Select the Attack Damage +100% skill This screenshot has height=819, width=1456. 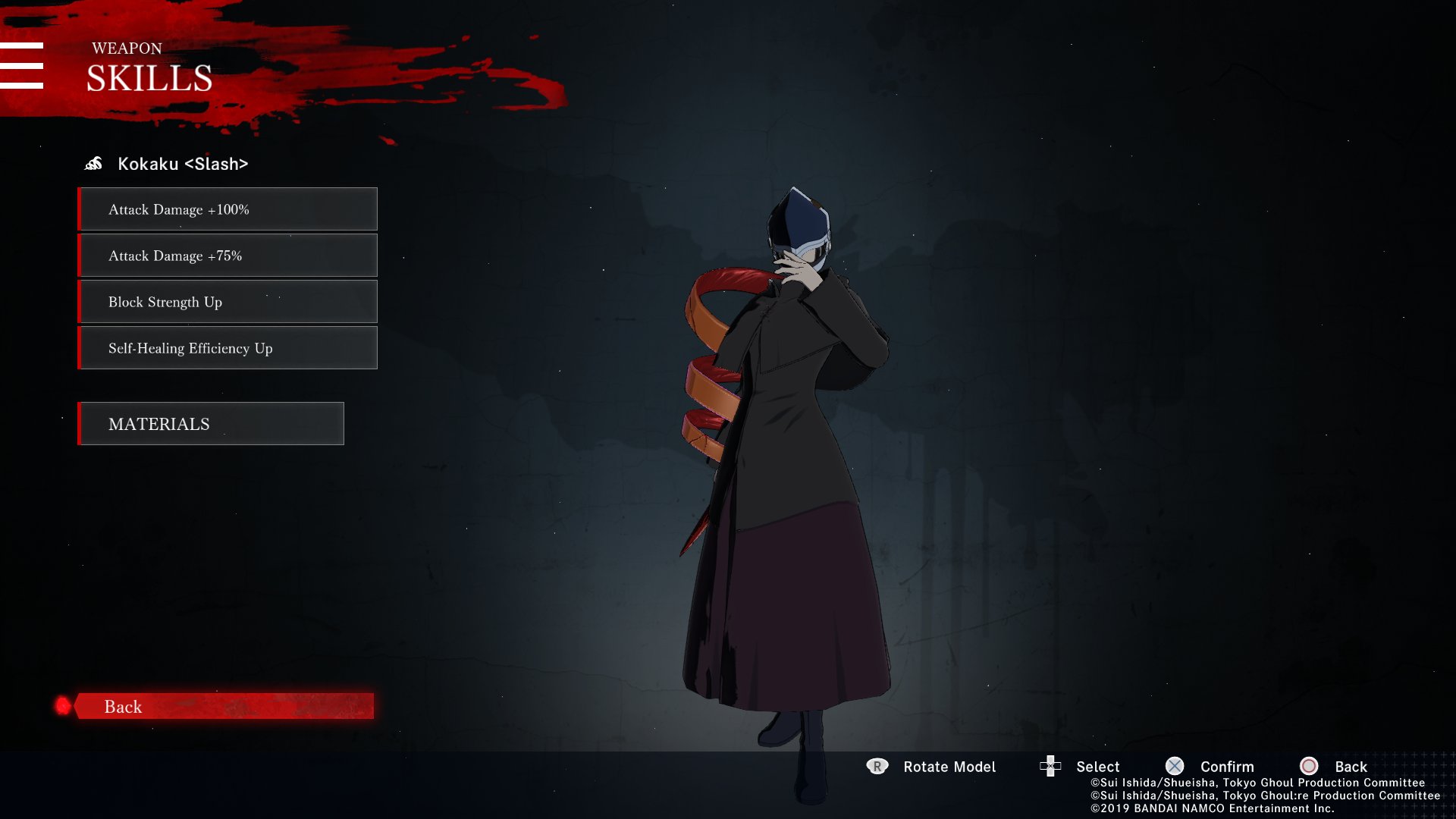point(227,209)
